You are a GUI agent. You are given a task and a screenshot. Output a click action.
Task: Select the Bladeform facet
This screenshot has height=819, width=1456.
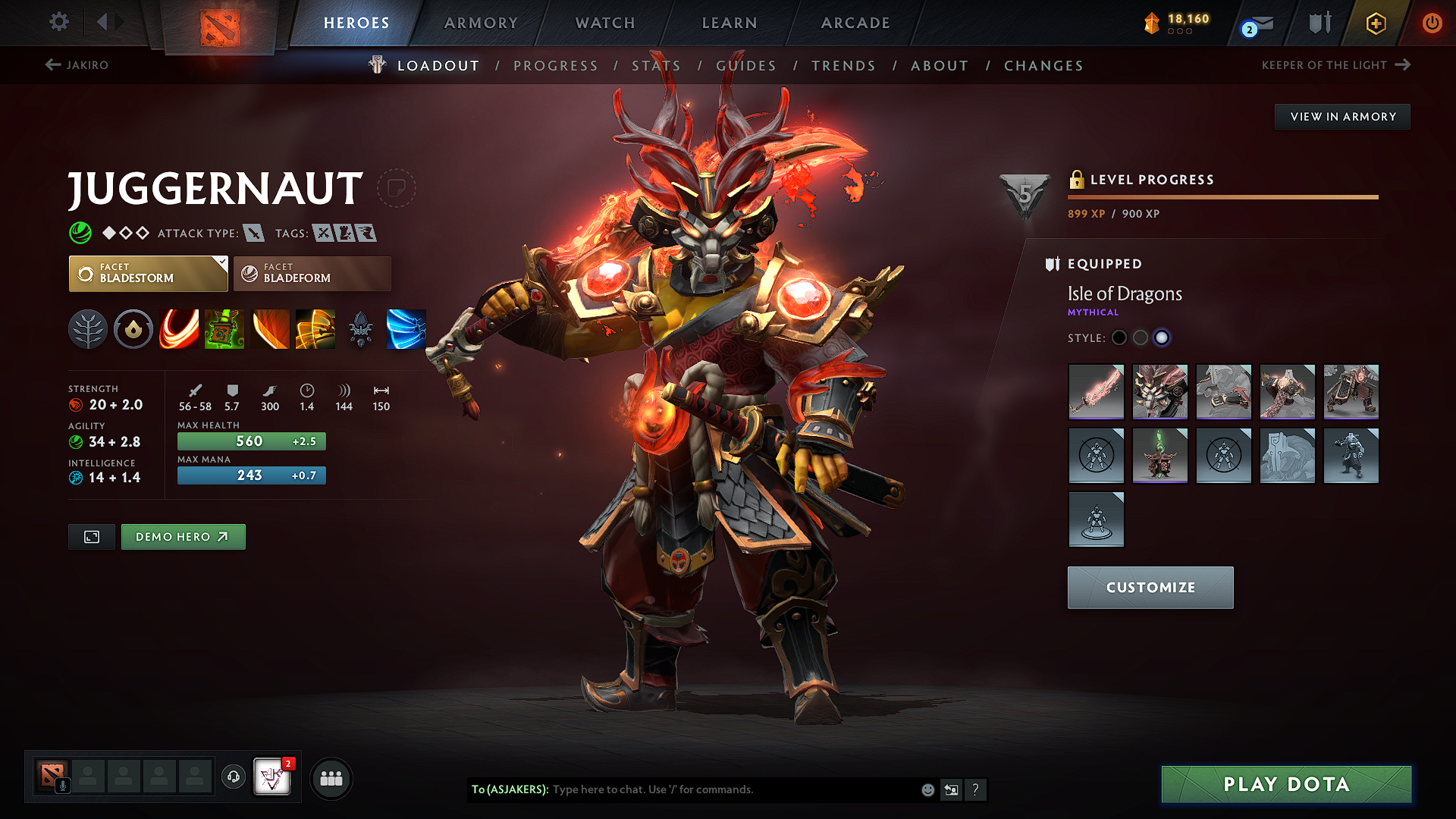[x=312, y=274]
